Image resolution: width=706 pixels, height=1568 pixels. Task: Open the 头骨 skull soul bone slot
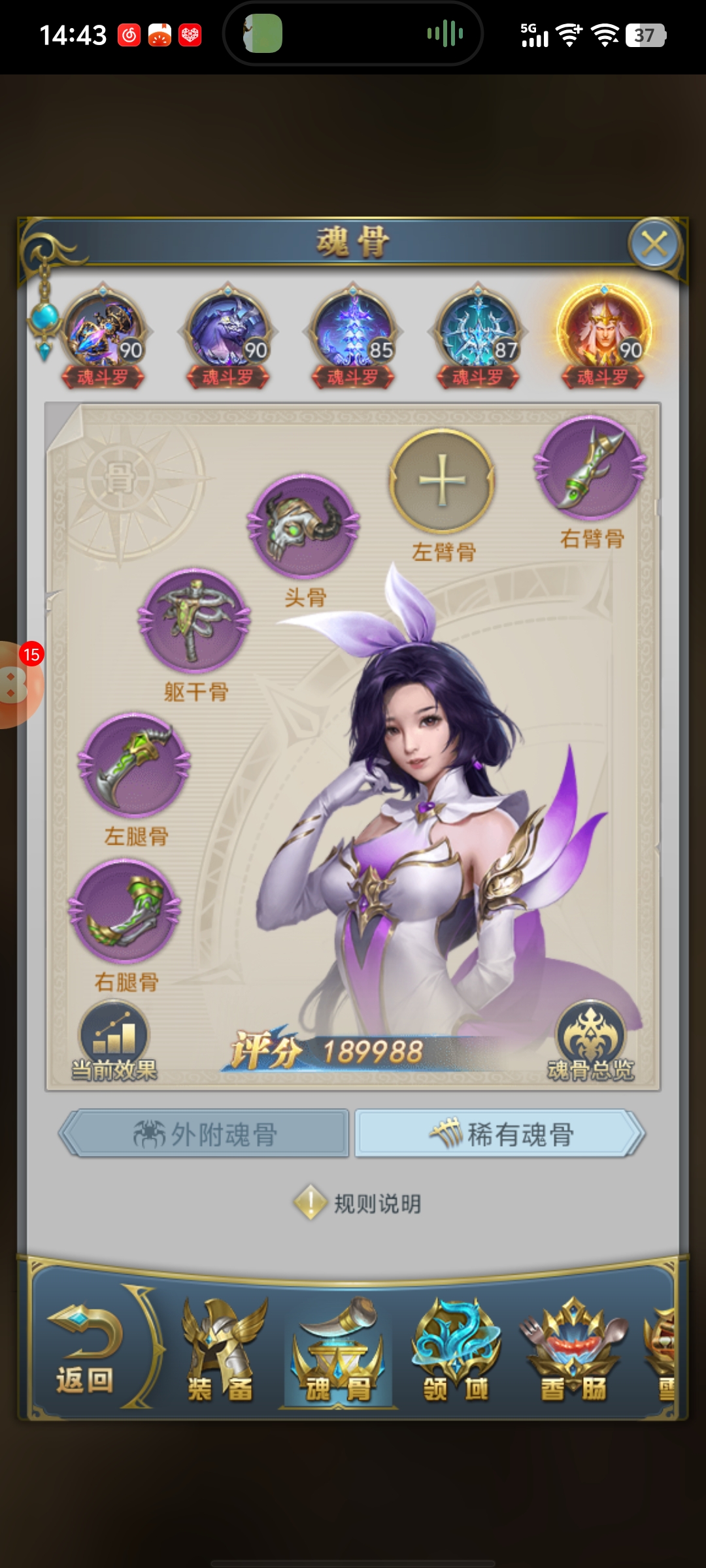[303, 527]
